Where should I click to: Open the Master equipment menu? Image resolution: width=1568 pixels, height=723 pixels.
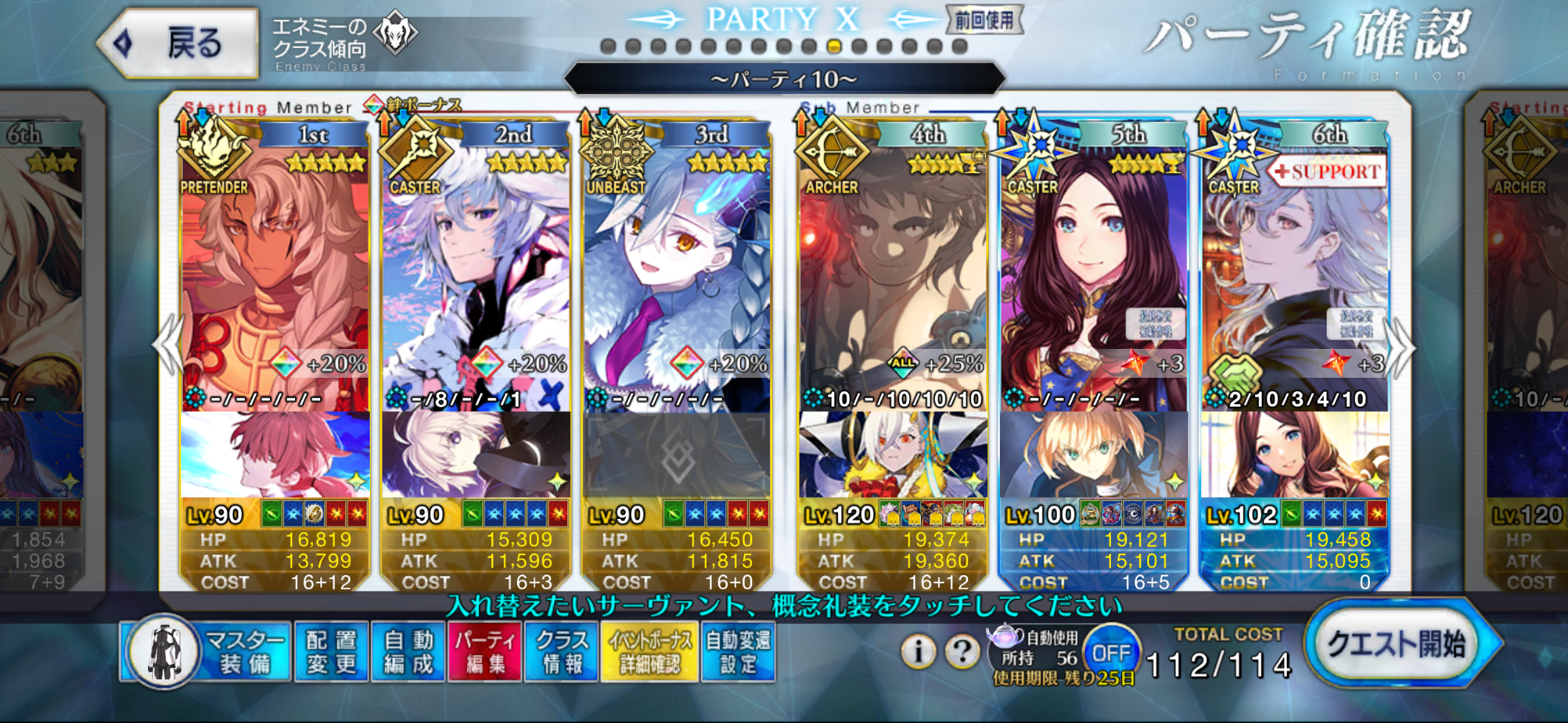tap(207, 652)
